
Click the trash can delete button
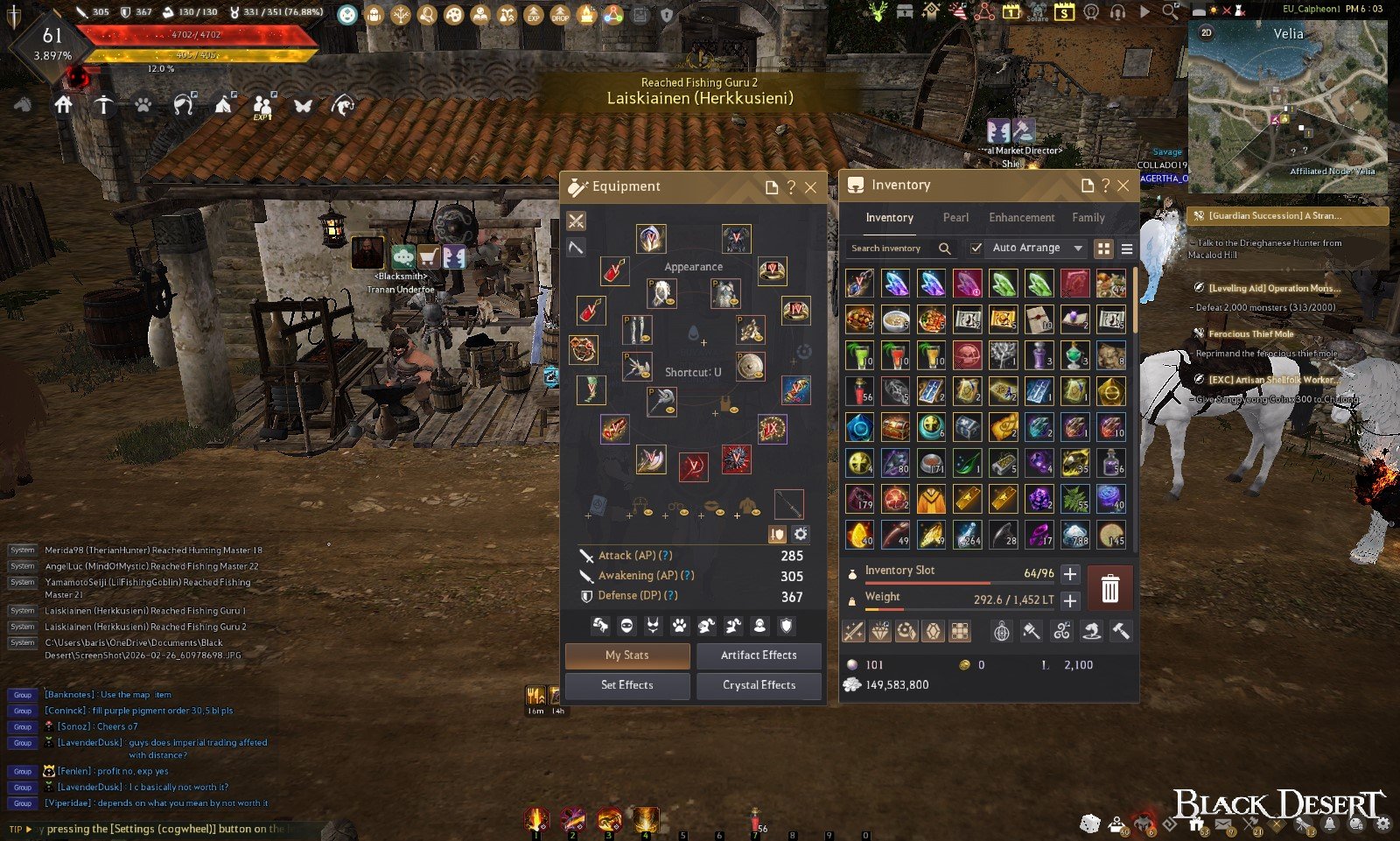(x=1109, y=588)
